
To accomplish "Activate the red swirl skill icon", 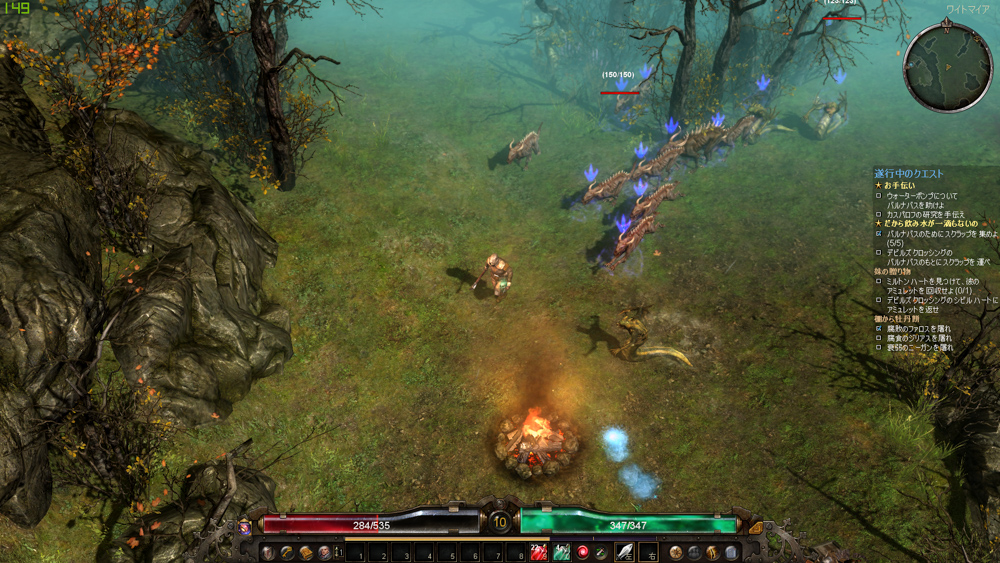I will click(583, 552).
